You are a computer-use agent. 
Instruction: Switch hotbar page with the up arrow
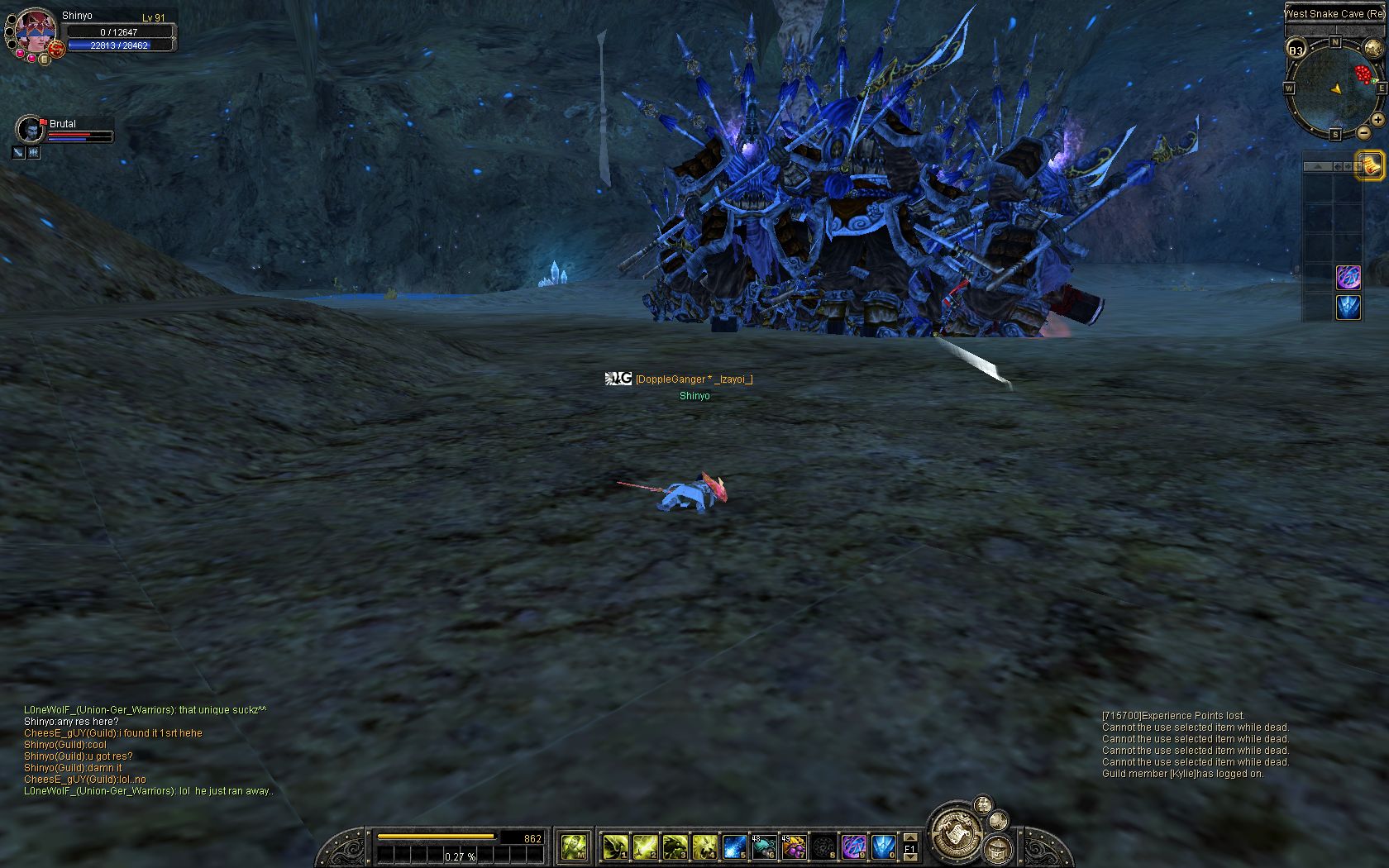[x=910, y=837]
